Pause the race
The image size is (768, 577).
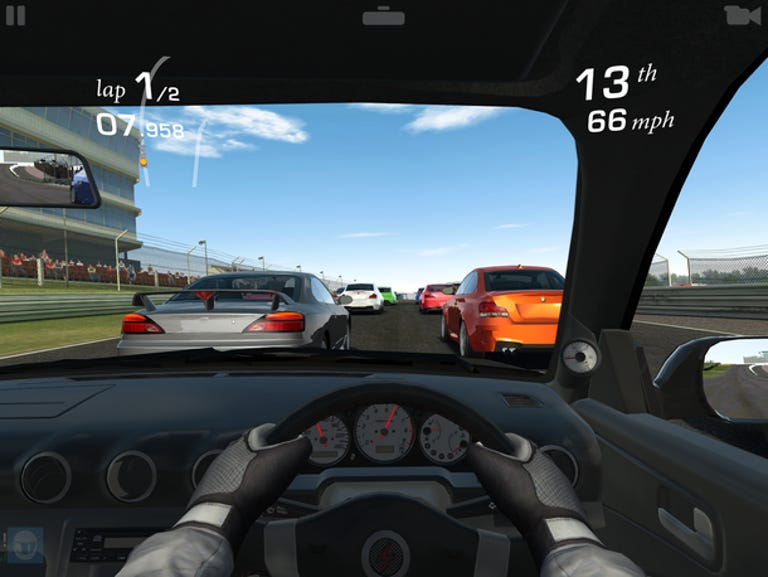click(16, 16)
